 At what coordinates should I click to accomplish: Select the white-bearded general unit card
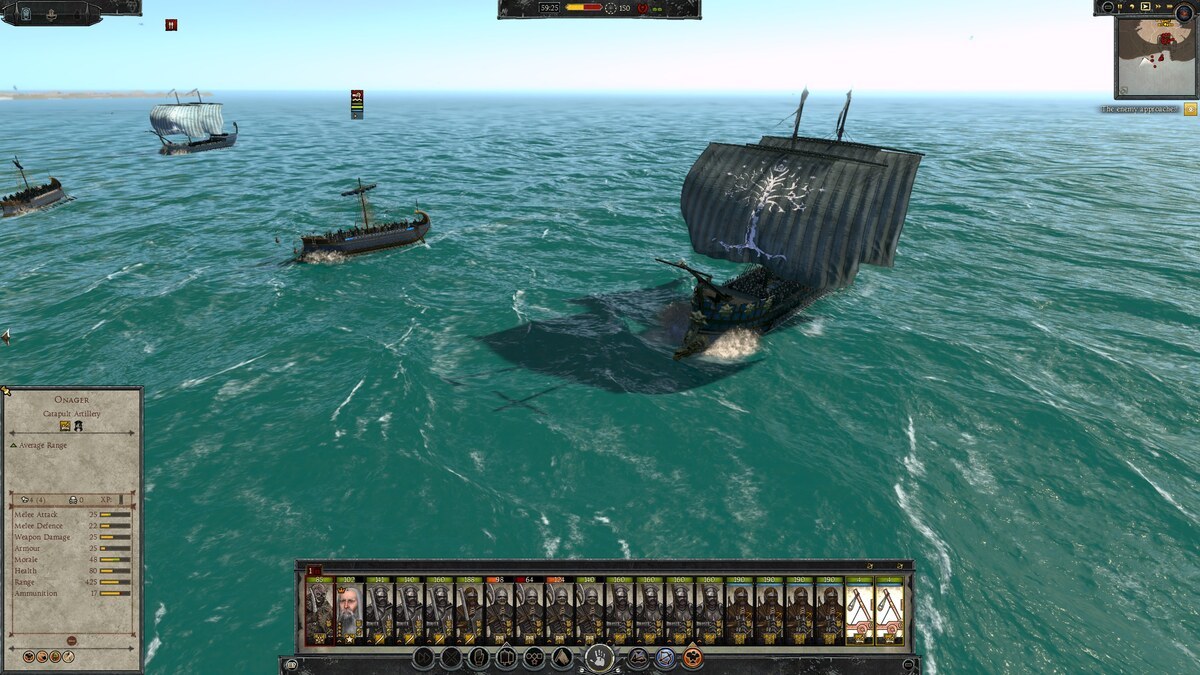click(x=349, y=612)
